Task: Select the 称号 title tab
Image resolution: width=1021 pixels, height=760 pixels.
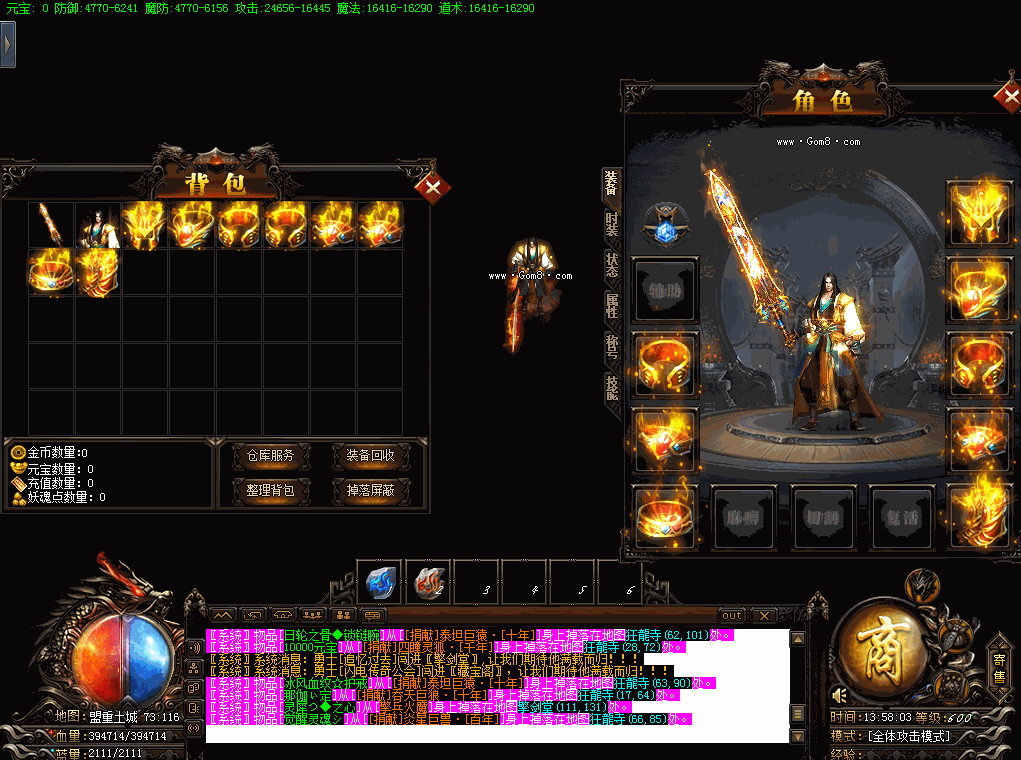Action: [611, 346]
